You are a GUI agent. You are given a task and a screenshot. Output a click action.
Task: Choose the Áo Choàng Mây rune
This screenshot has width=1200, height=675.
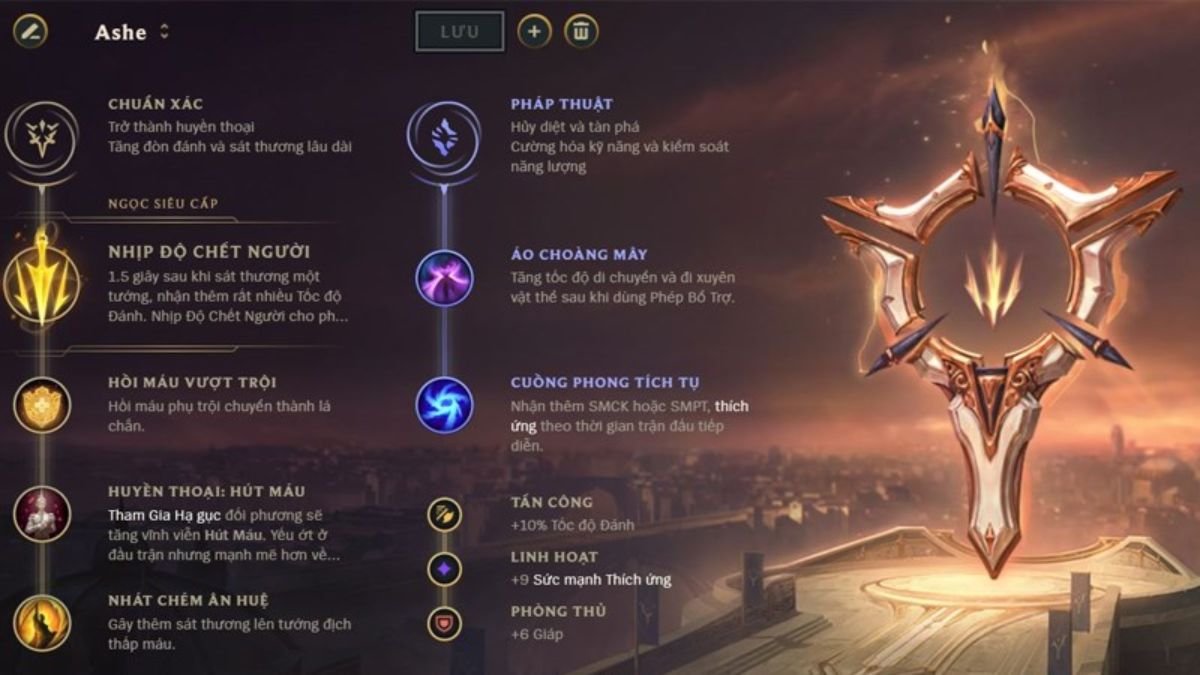click(x=444, y=278)
